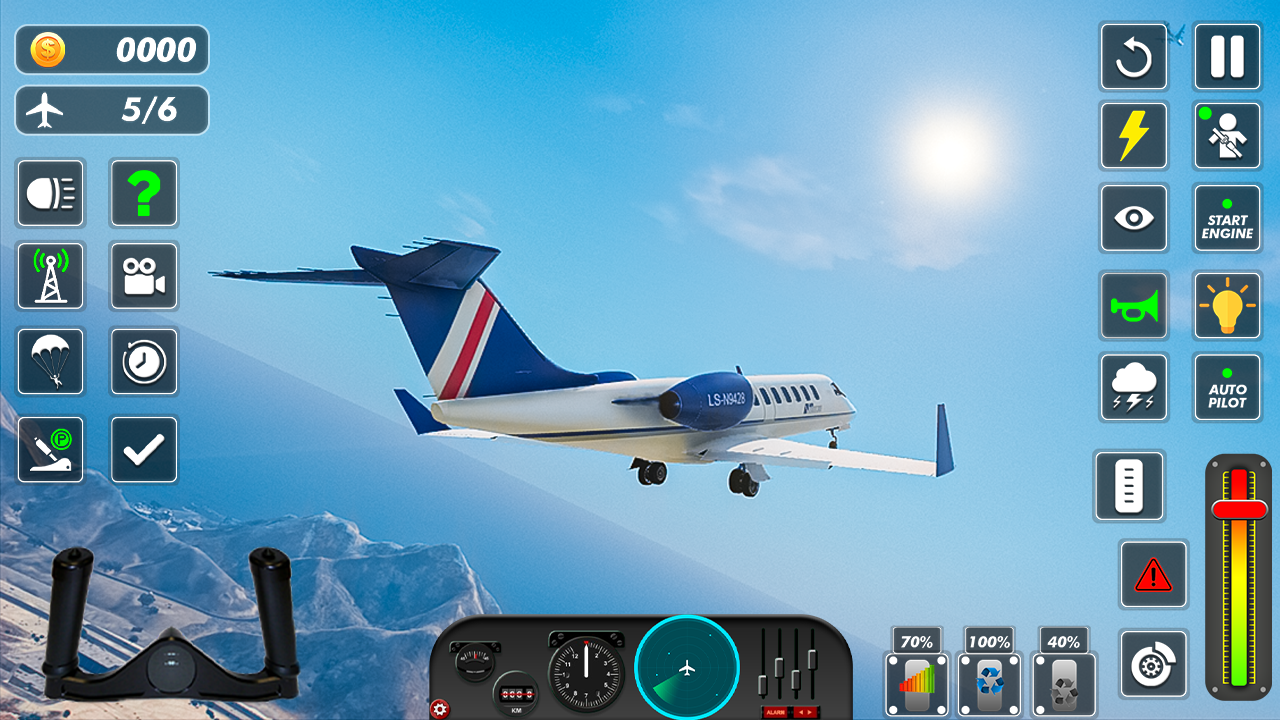Screen dimensions: 1280x720
Task: Toggle the headlights icon
Action: tap(50, 193)
